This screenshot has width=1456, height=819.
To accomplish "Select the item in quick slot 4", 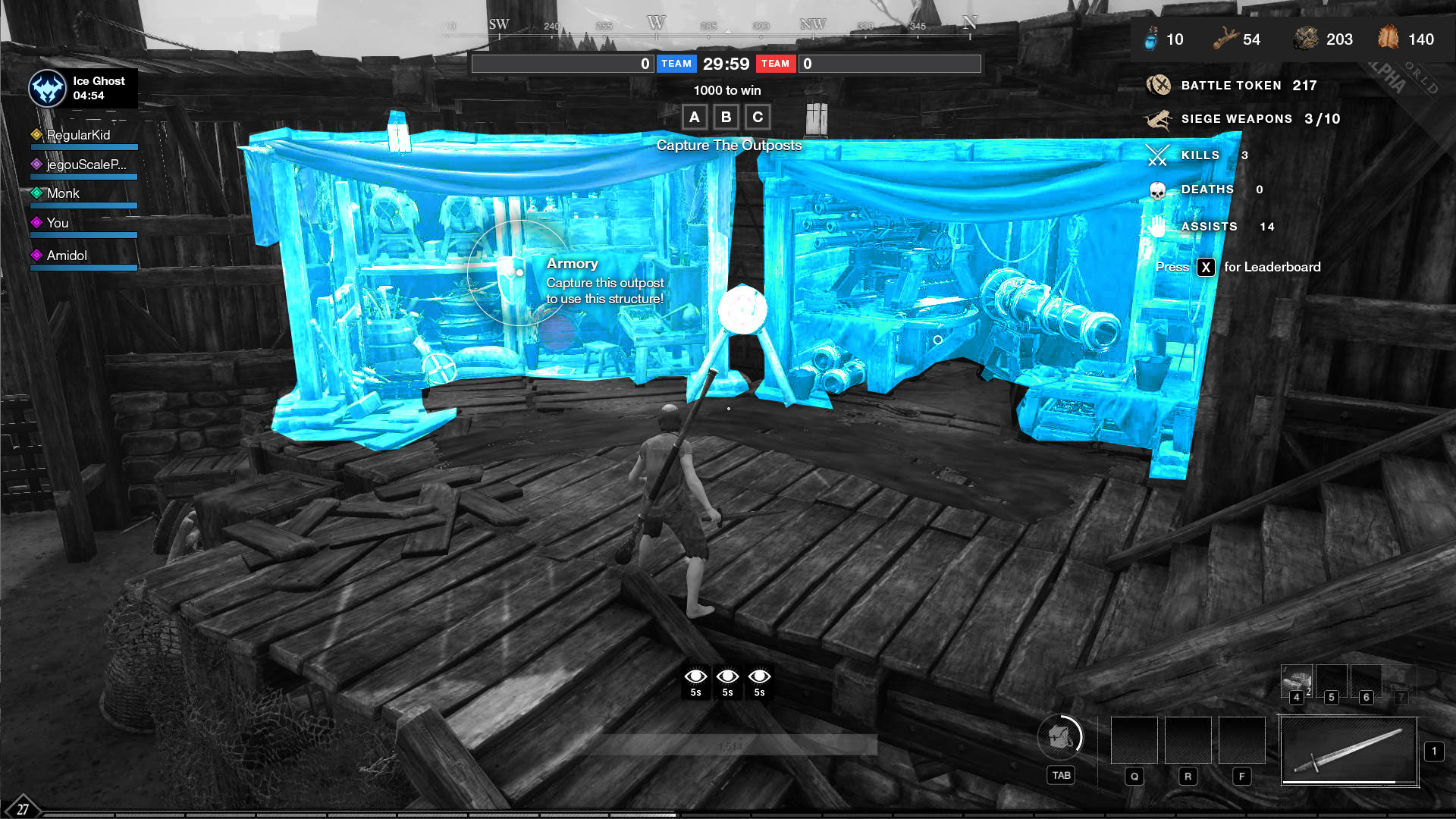I will tap(1297, 680).
